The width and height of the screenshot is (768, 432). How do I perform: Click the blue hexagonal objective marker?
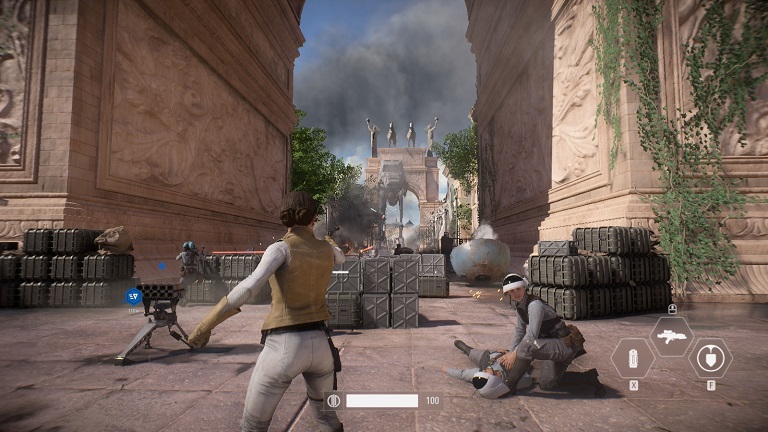pos(133,295)
